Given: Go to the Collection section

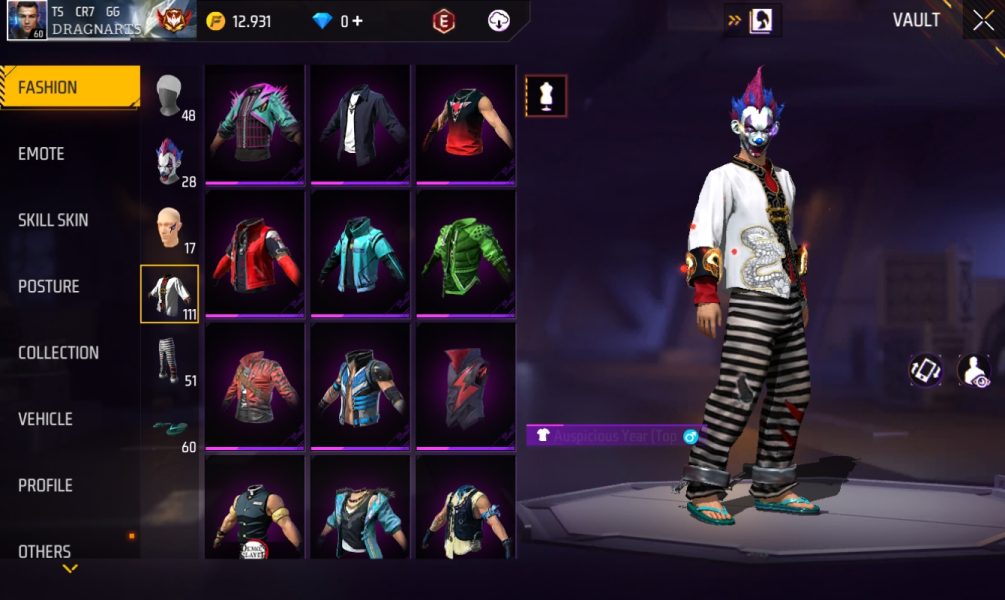Looking at the screenshot, I should coord(58,352).
